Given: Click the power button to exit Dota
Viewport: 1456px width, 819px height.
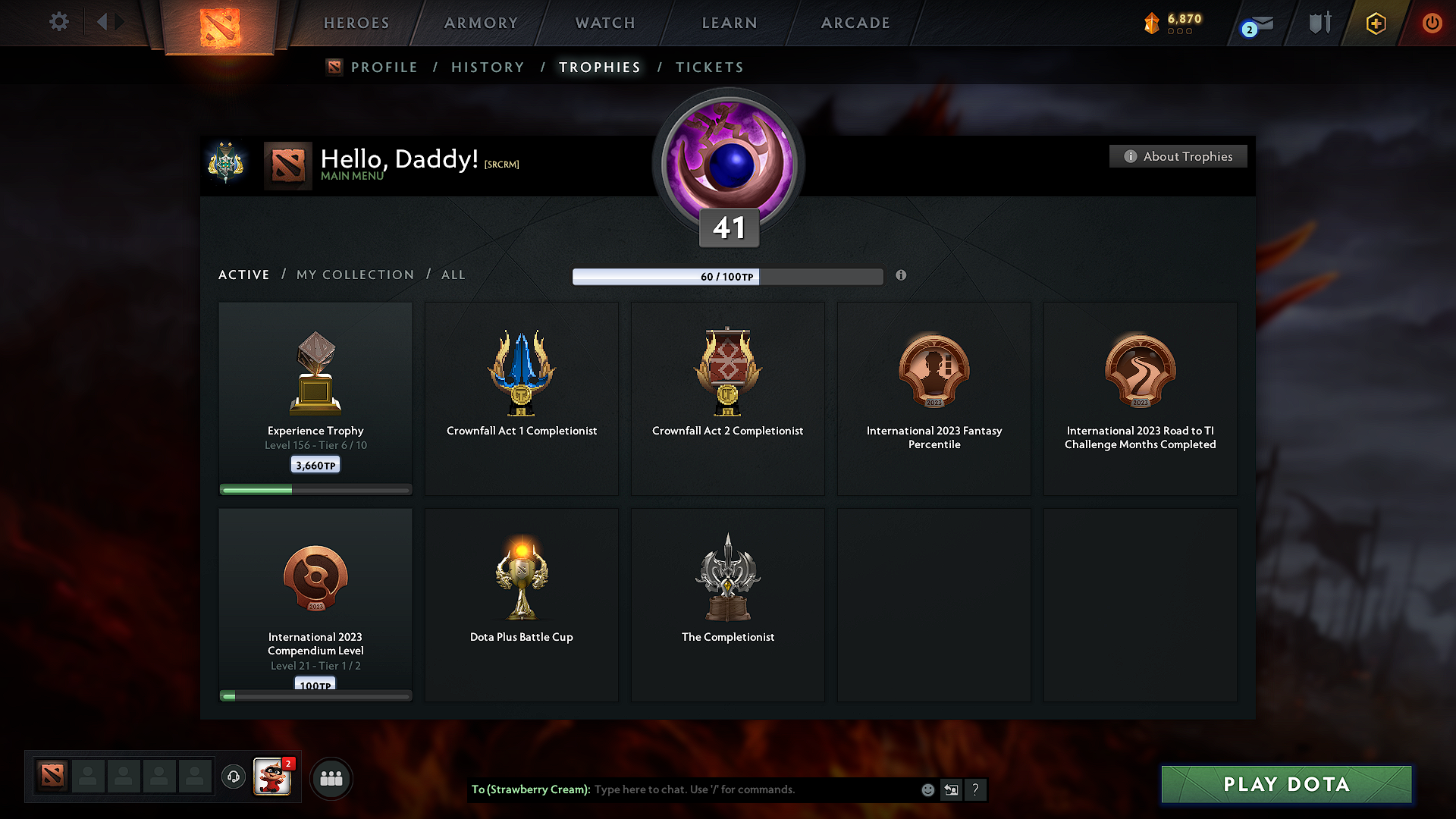Looking at the screenshot, I should point(1432,23).
